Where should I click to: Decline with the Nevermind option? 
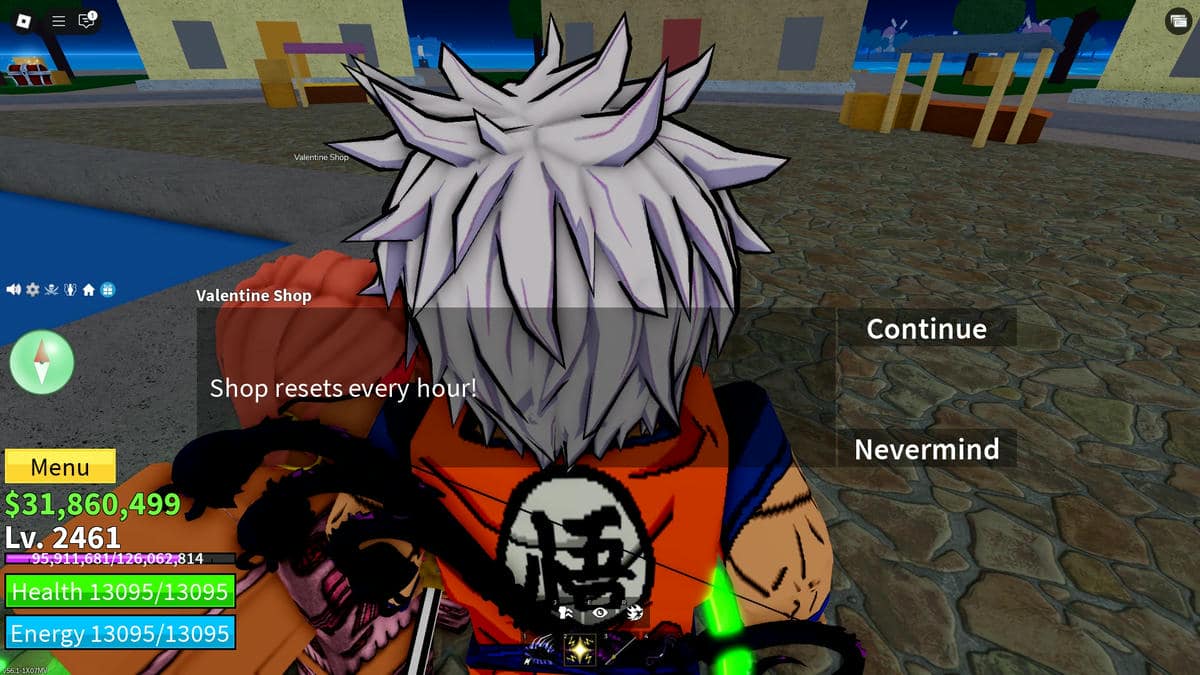coord(926,449)
